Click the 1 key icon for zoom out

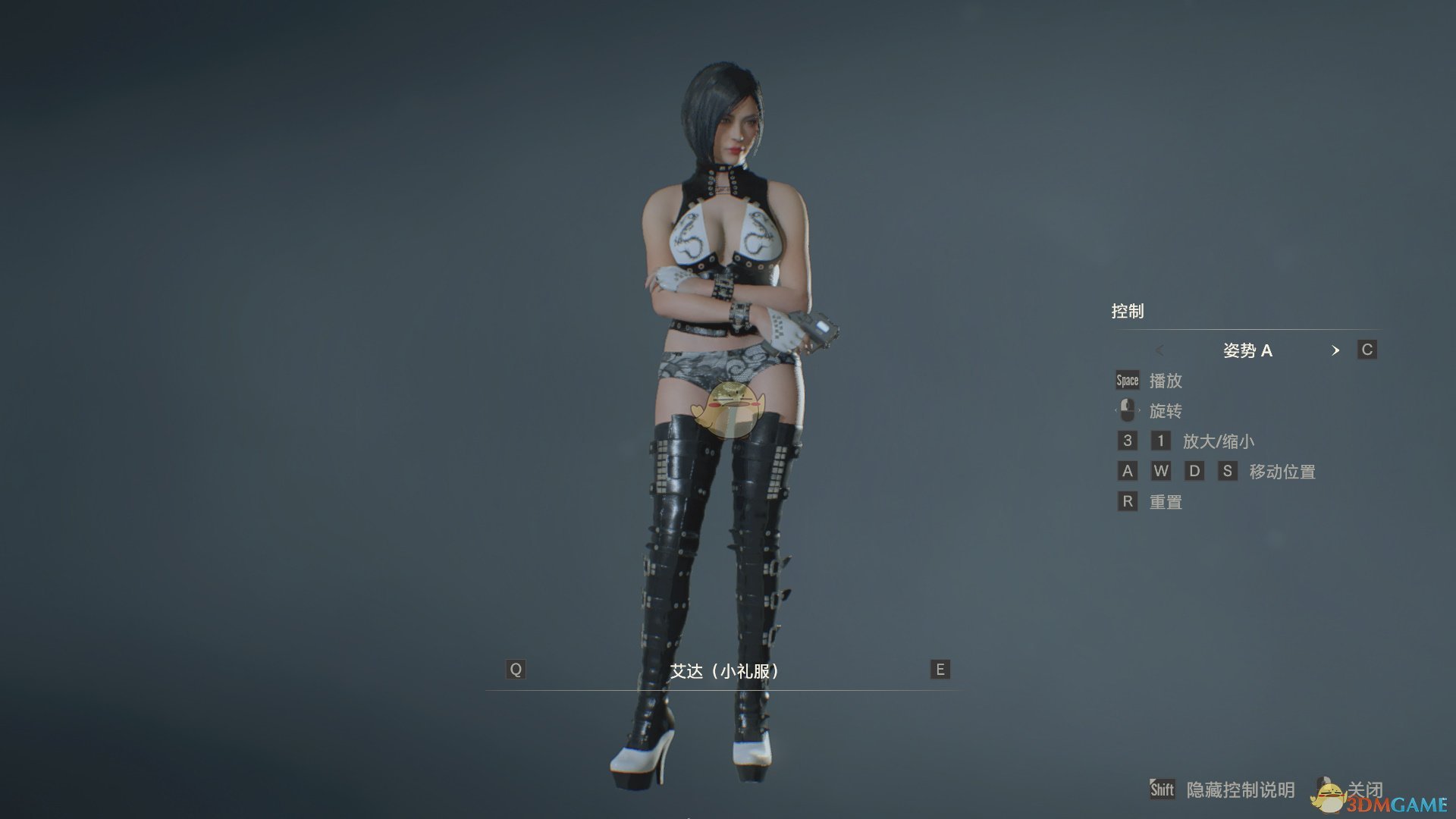point(1160,441)
